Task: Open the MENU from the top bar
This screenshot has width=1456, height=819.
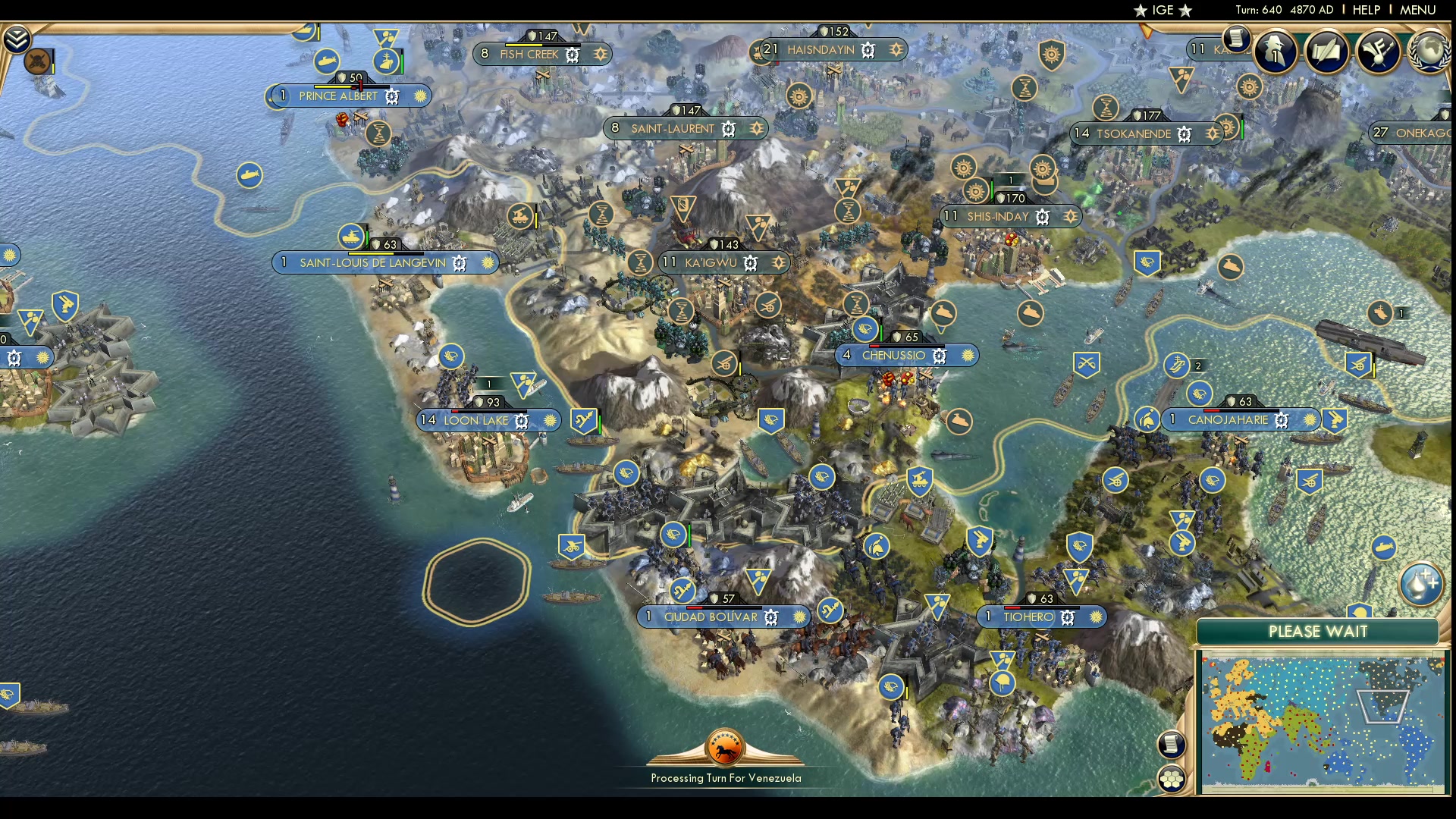Action: click(1417, 10)
